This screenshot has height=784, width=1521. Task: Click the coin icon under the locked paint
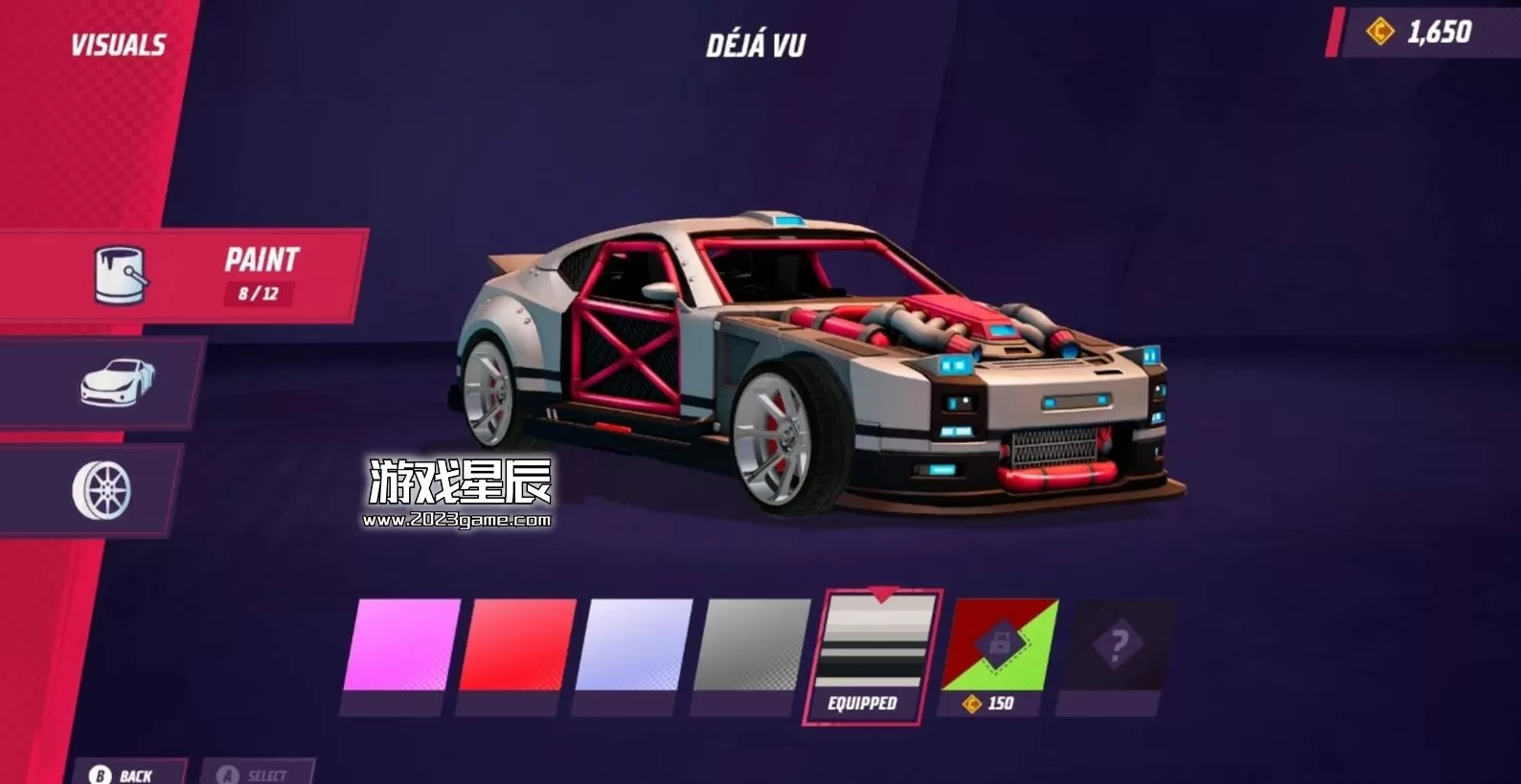click(969, 705)
